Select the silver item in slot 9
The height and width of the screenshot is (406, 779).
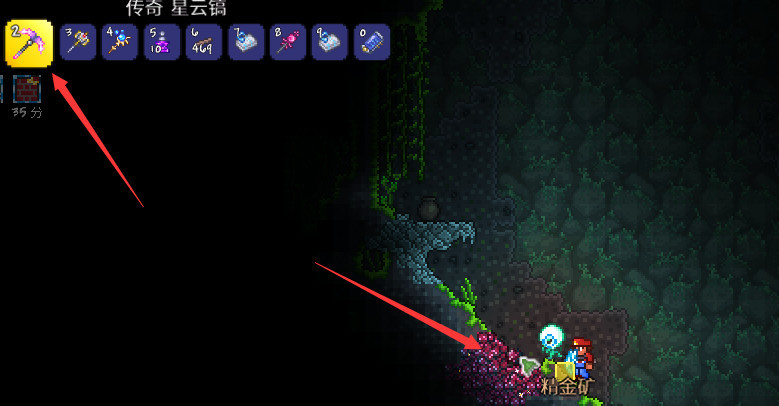tap(330, 43)
